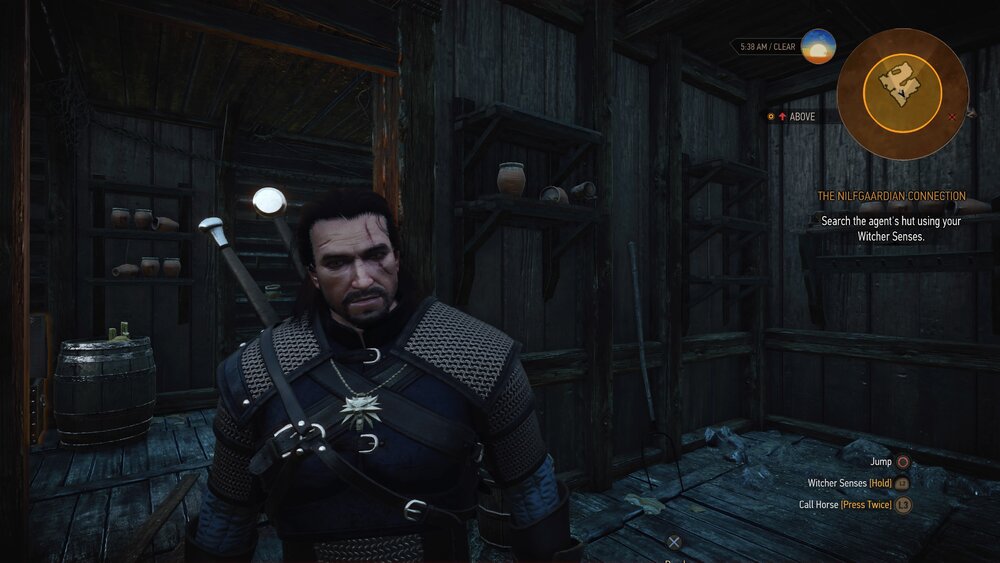This screenshot has width=1000, height=563.
Task: Select The Nilfgaardian Connection quest tracker
Action: point(891,196)
